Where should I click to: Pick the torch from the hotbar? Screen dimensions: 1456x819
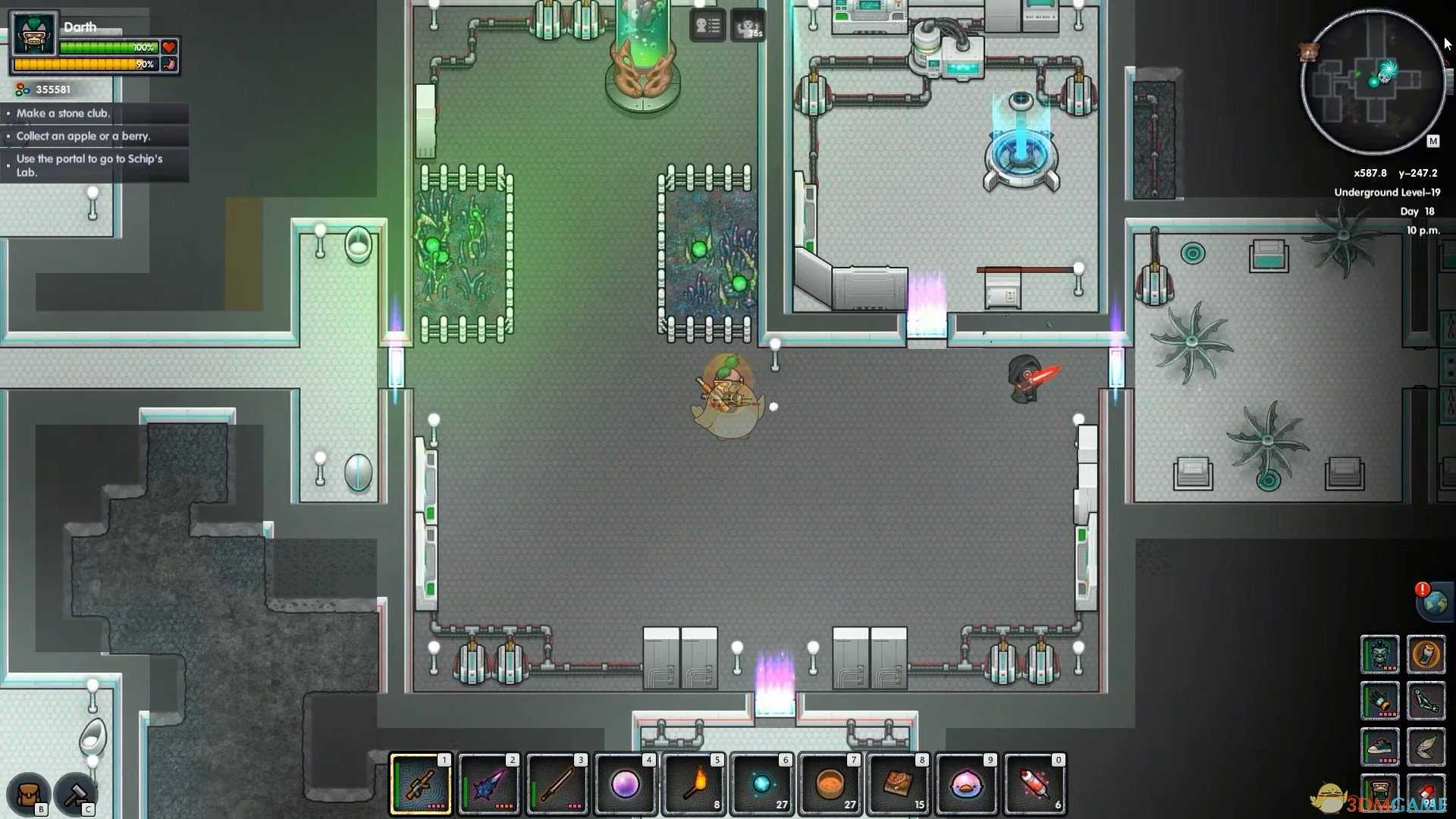point(694,784)
